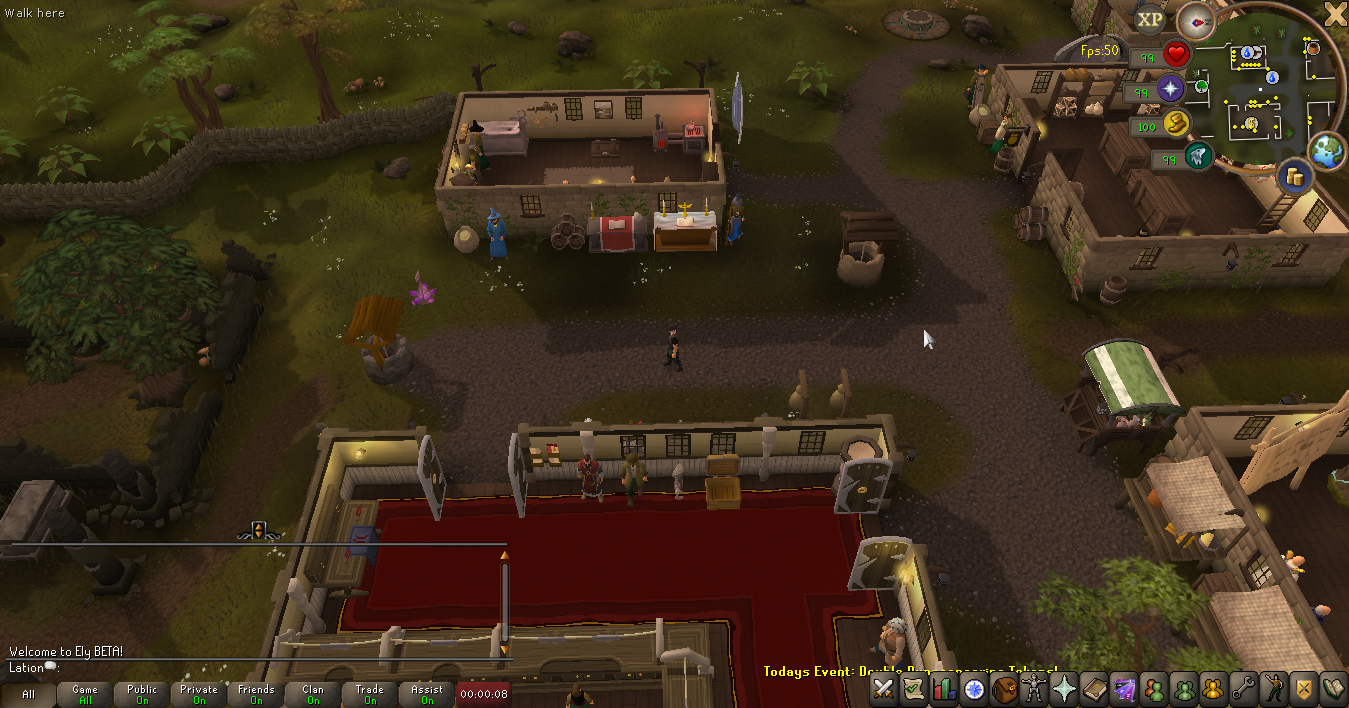
Task: Close the minimap with the X button
Action: click(1335, 13)
